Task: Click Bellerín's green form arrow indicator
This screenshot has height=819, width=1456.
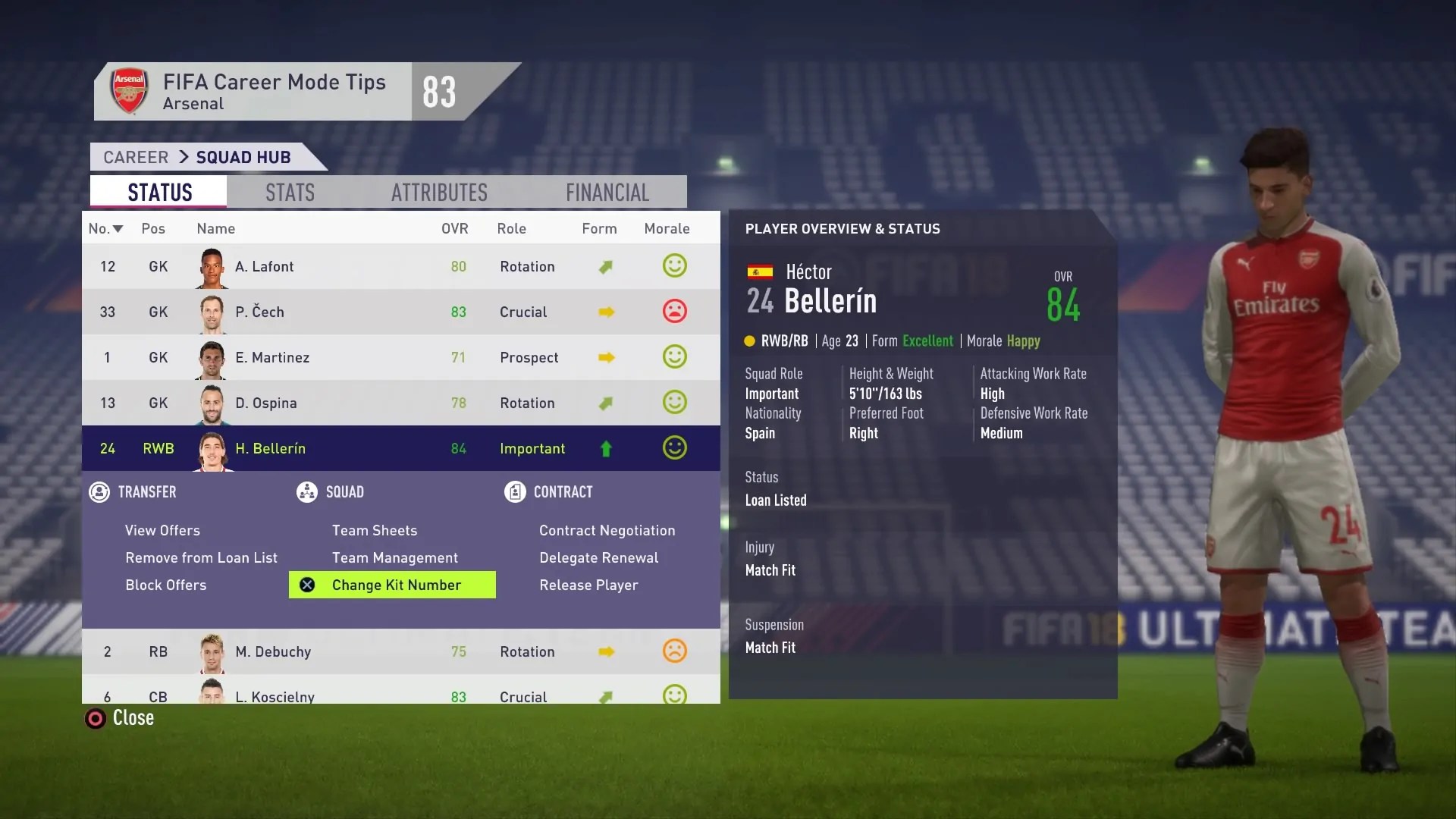Action: coord(606,448)
